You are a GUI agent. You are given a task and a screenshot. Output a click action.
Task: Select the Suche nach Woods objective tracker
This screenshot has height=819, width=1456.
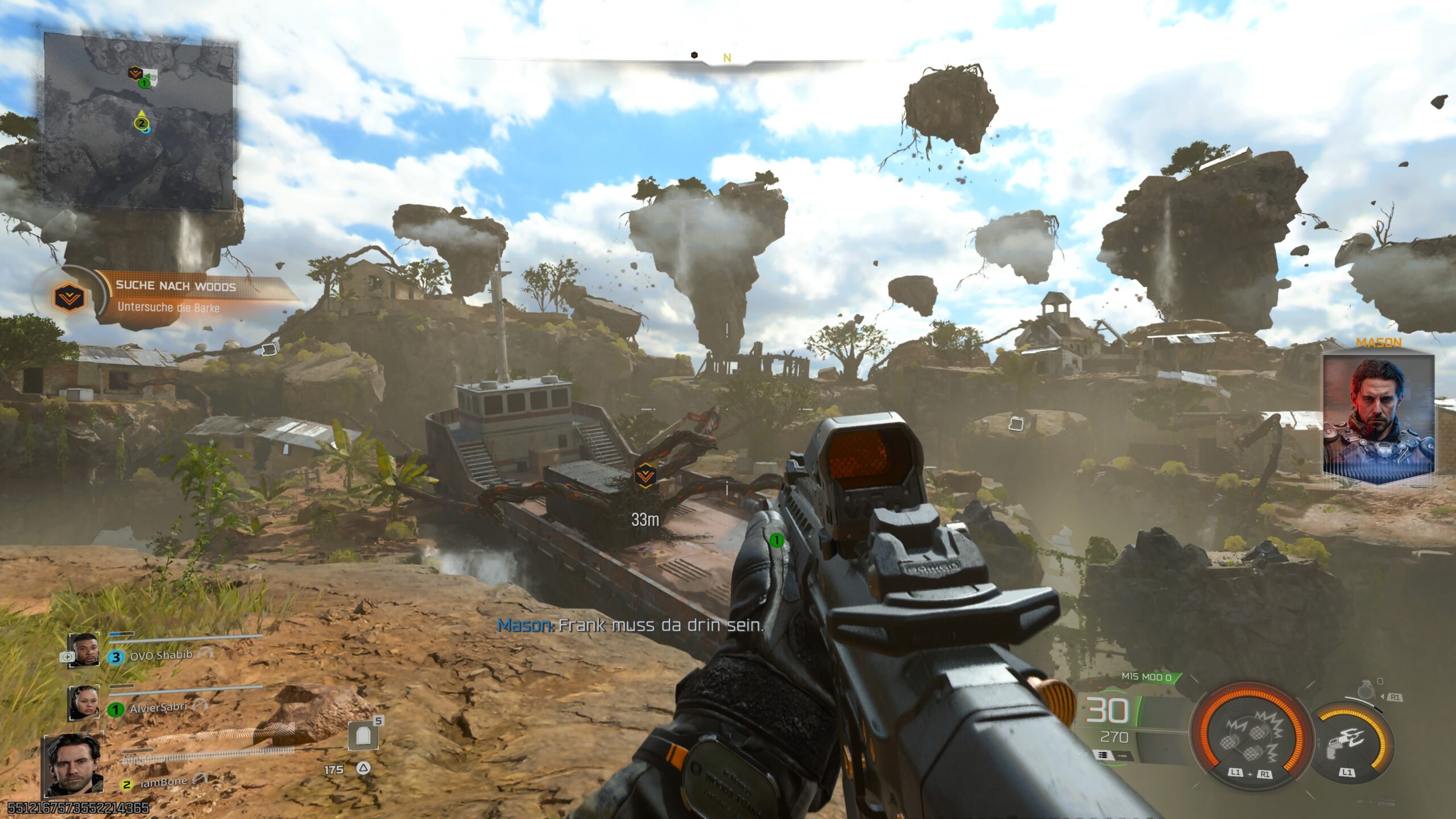(x=171, y=297)
